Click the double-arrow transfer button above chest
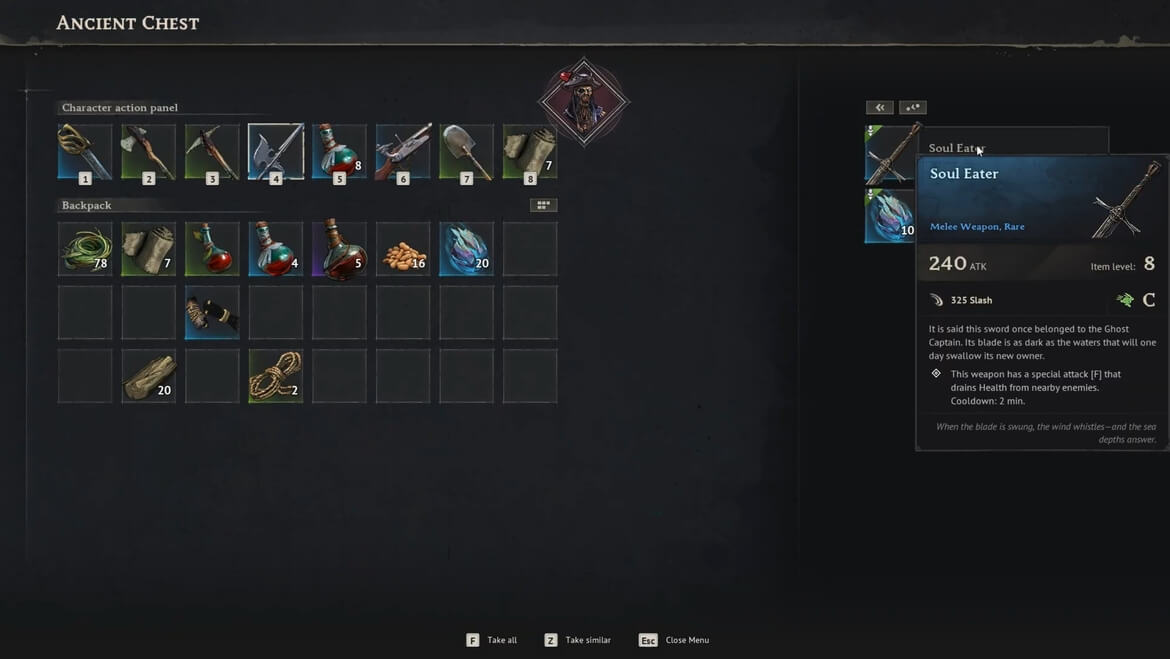This screenshot has width=1170, height=659. tap(879, 108)
